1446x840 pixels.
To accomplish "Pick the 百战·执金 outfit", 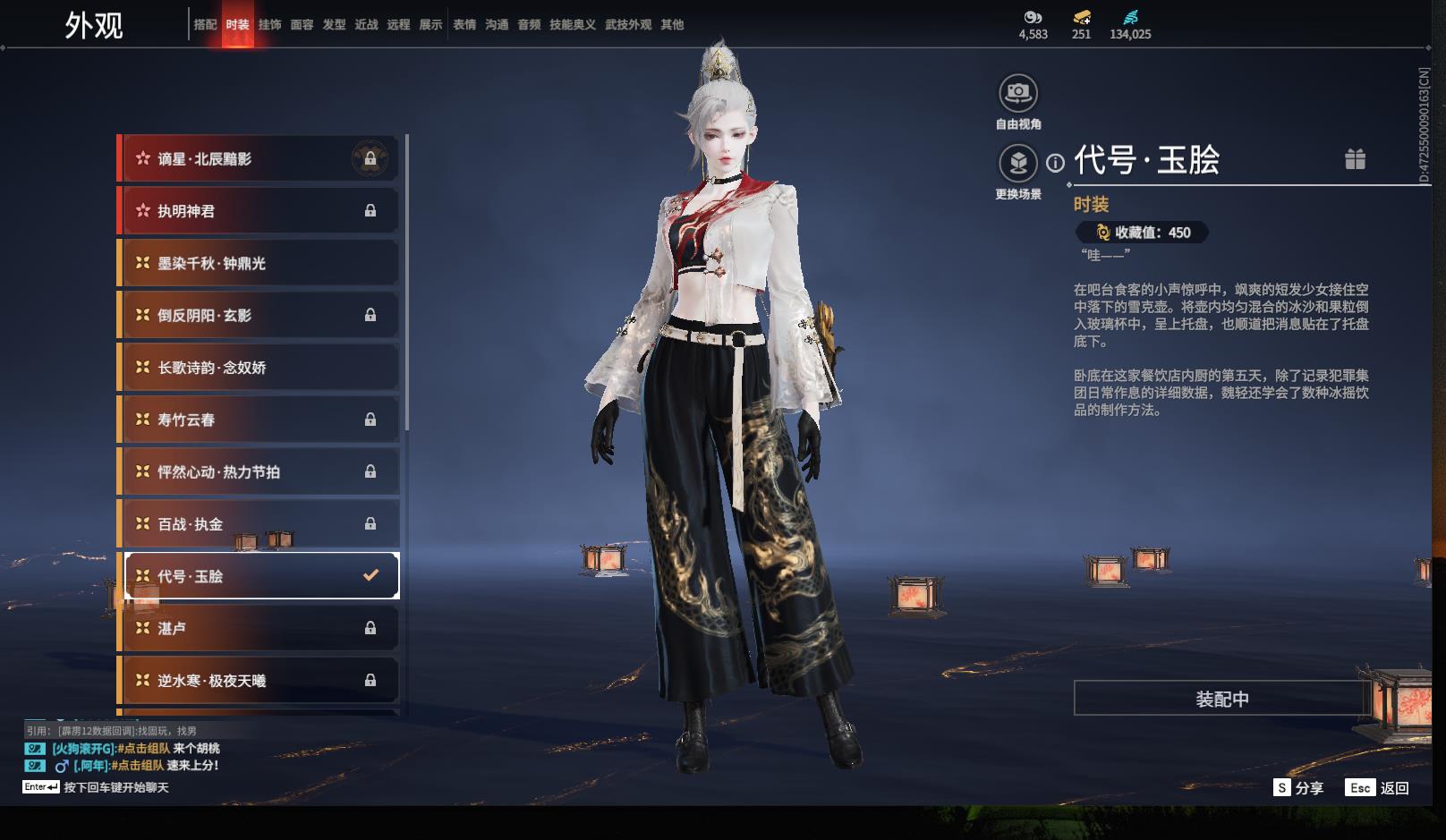I will click(x=259, y=524).
